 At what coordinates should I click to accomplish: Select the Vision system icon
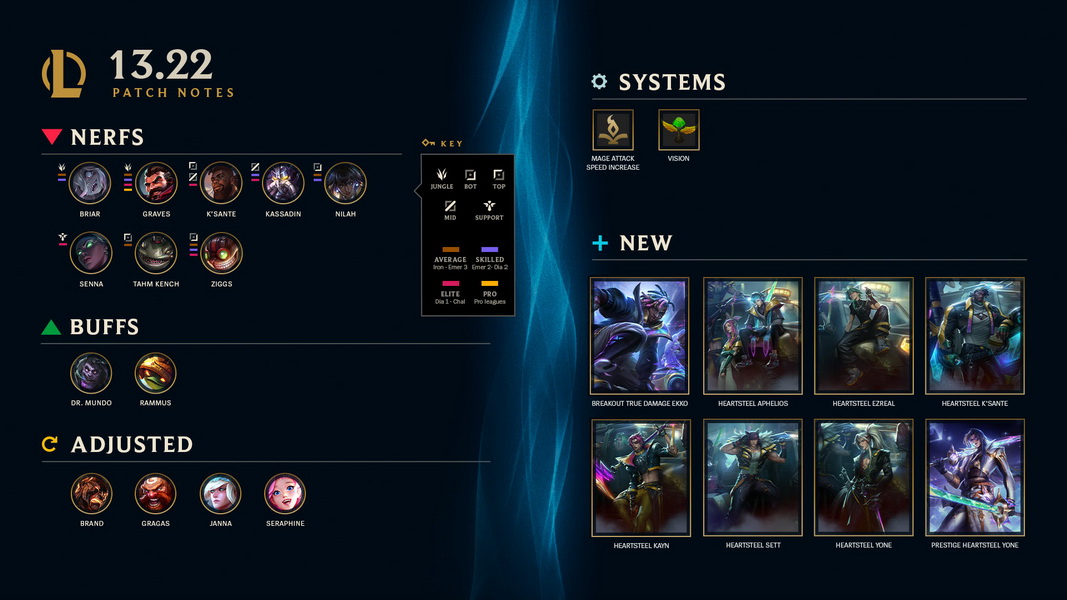click(678, 130)
